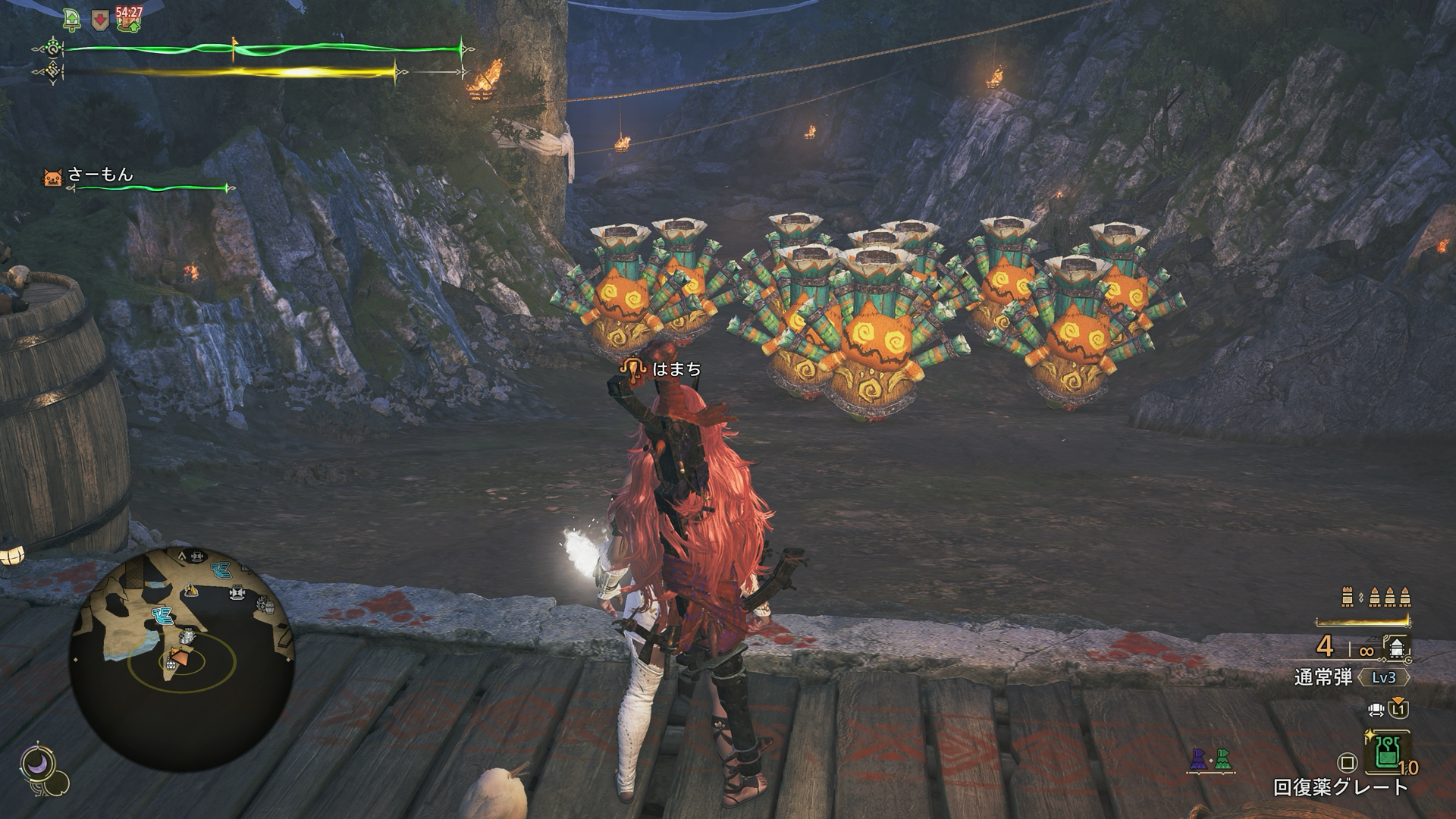Open the circular minimap
Viewport: 1456px width, 819px height.
tap(182, 658)
